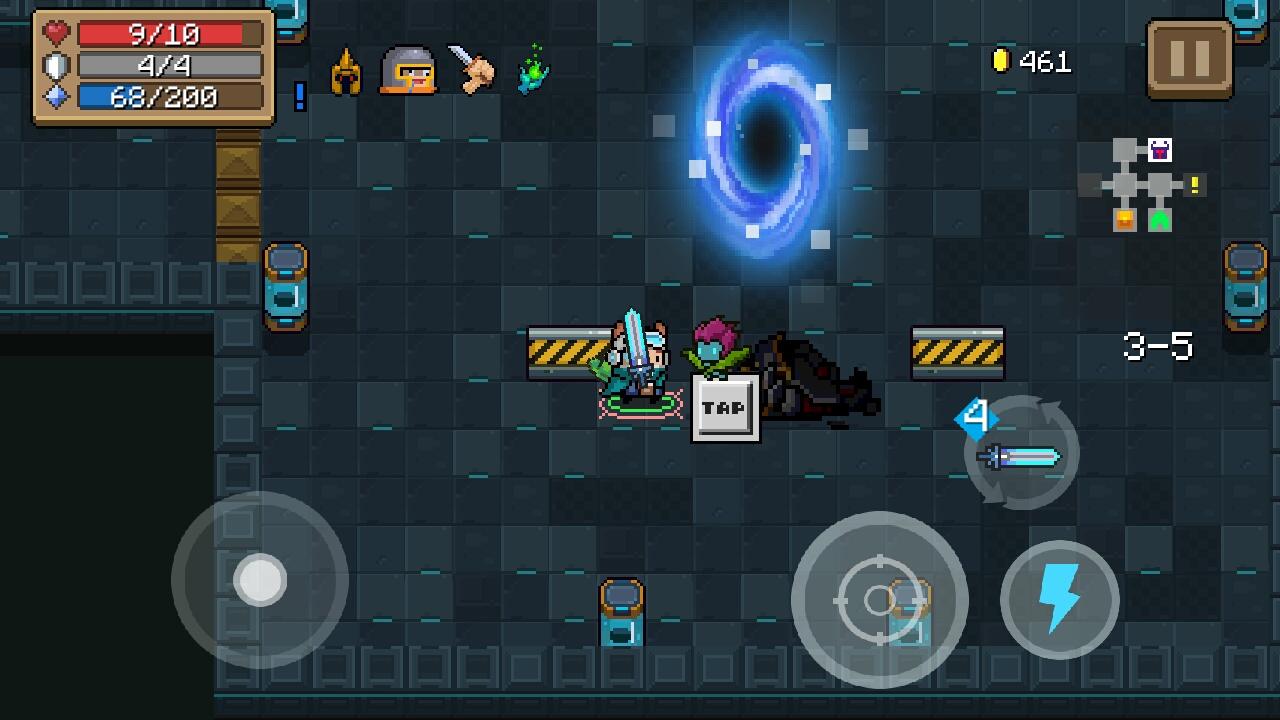Image resolution: width=1280 pixels, height=720 pixels.
Task: Tap the stage label 3-5
Action: coord(1159,346)
